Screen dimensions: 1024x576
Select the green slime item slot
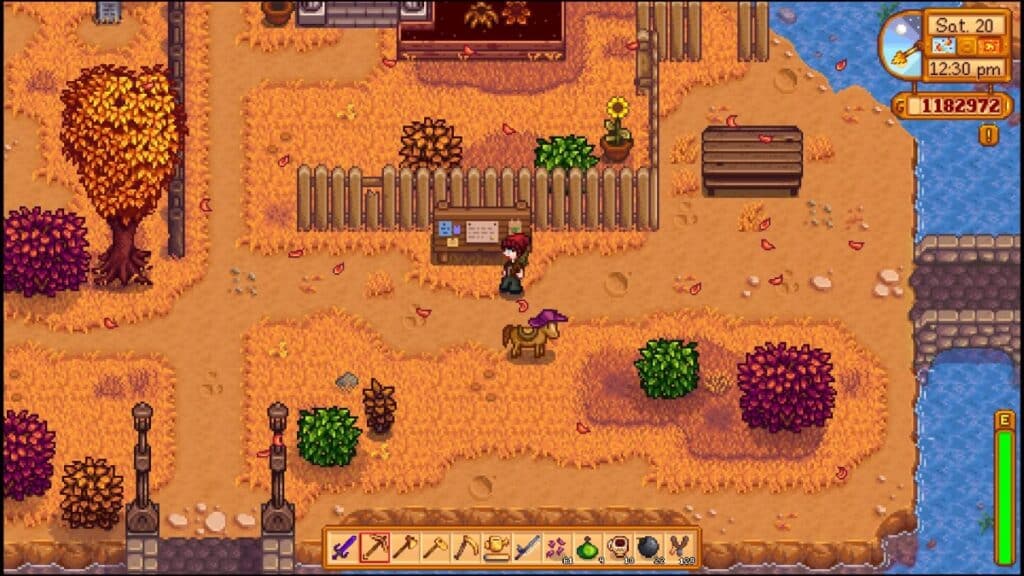[588, 548]
